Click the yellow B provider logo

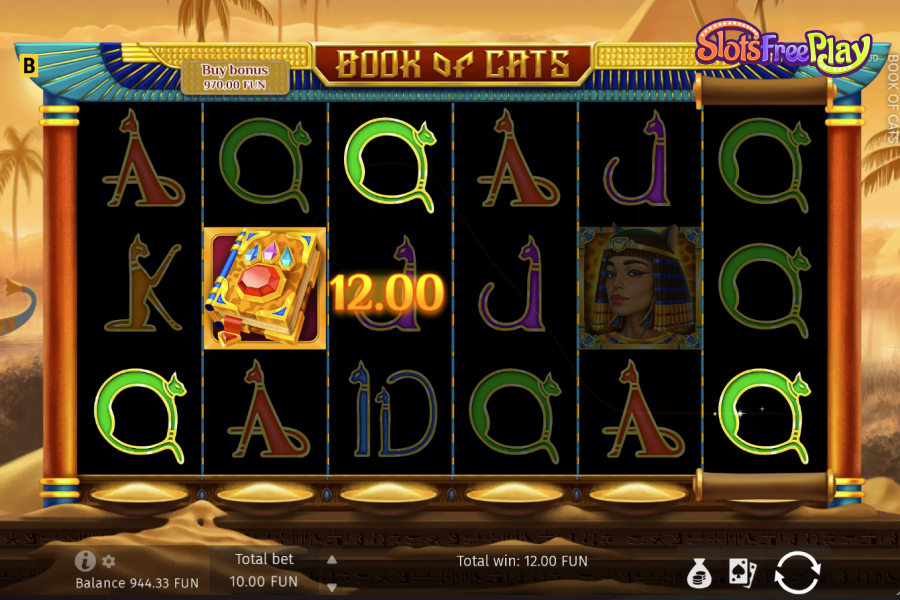click(x=29, y=67)
